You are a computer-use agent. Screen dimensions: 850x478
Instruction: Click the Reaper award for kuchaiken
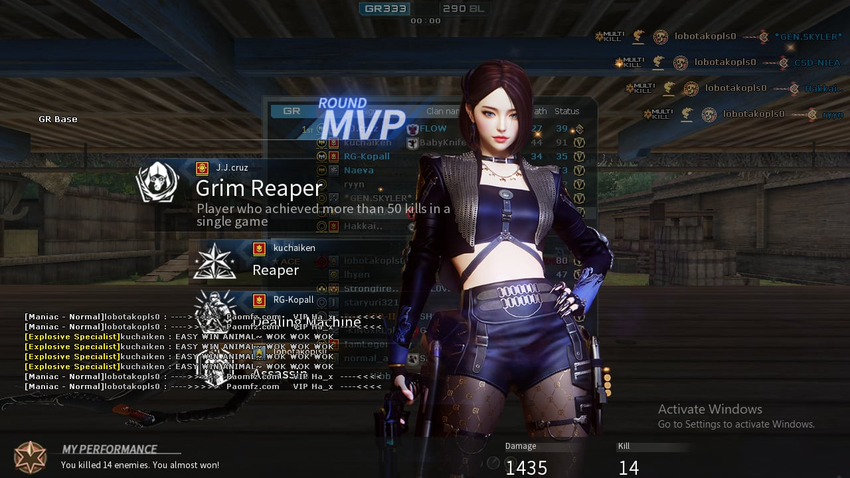pyautogui.click(x=276, y=269)
